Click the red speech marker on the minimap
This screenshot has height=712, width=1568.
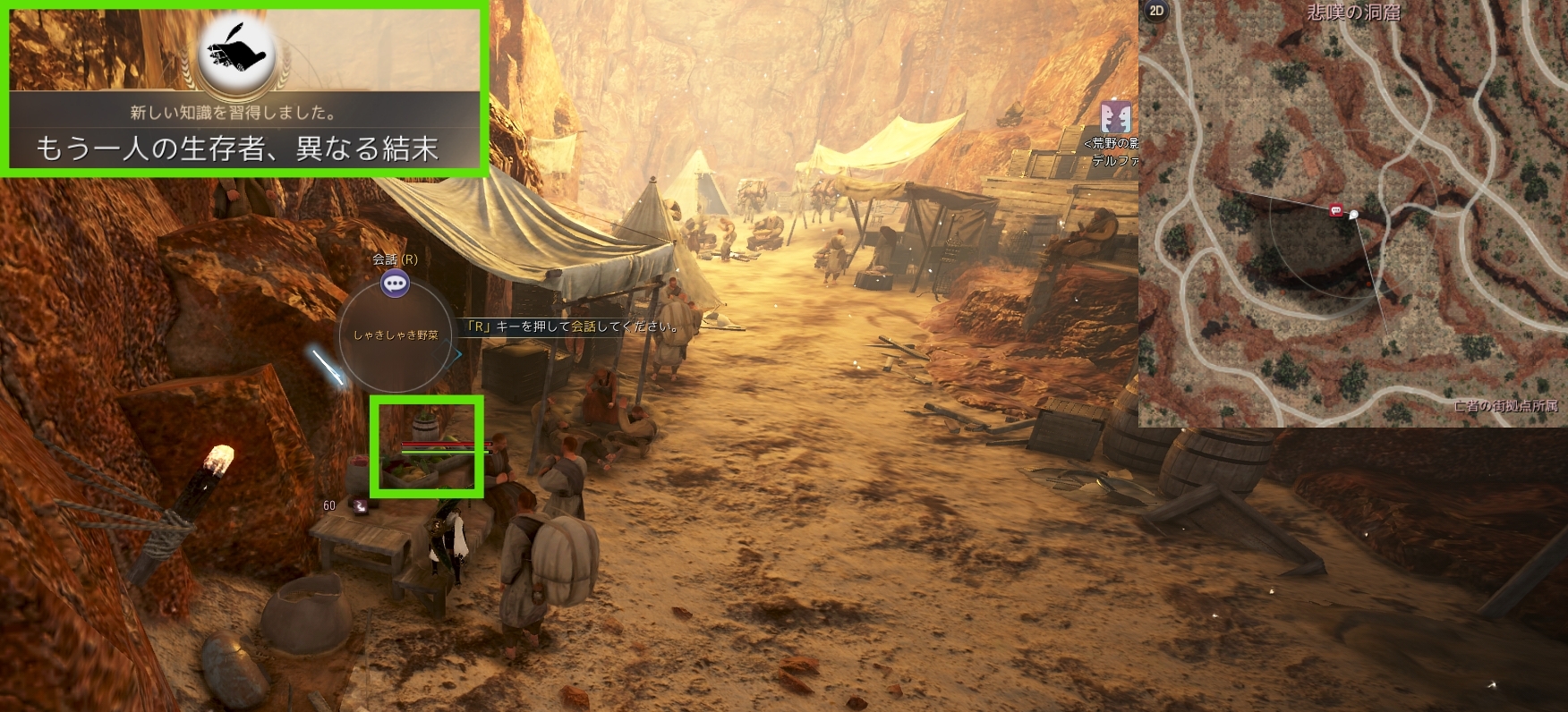[1336, 210]
